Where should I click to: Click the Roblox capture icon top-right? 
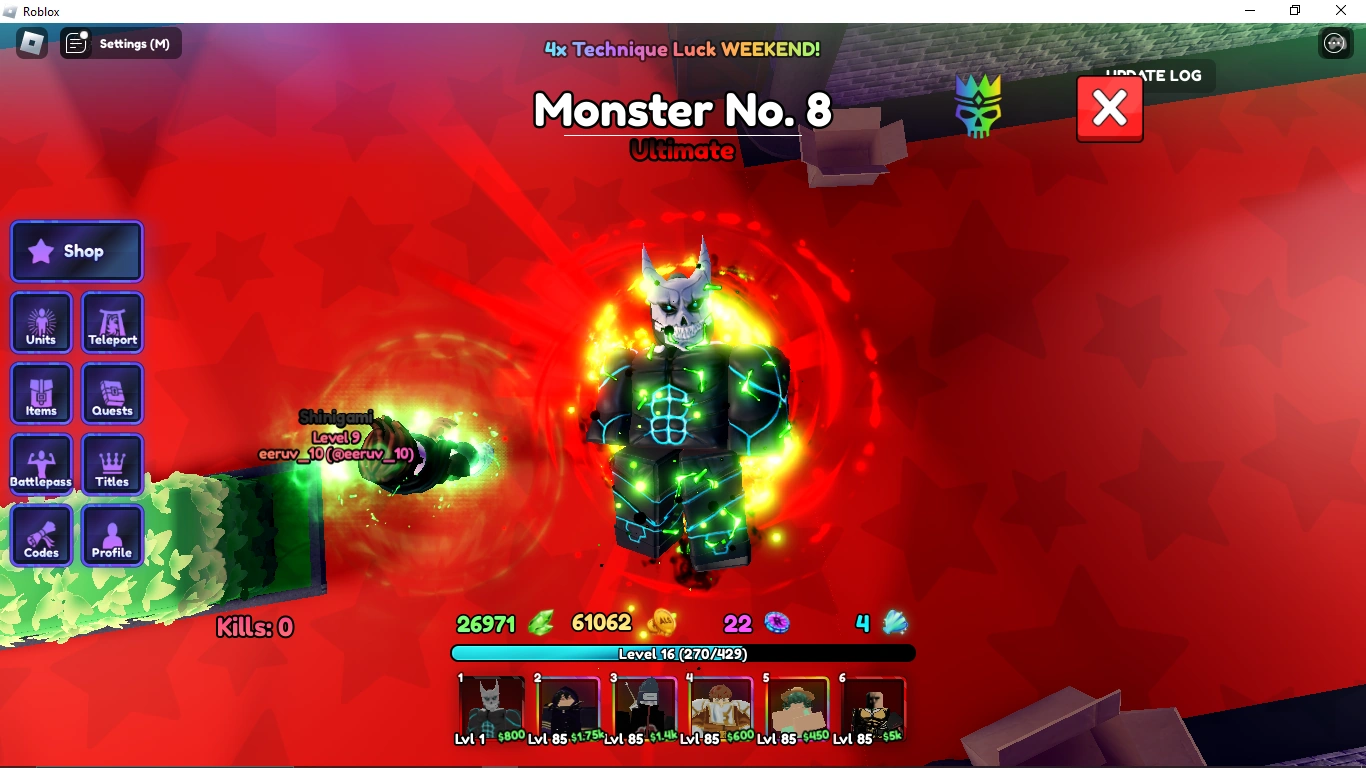pos(1336,43)
